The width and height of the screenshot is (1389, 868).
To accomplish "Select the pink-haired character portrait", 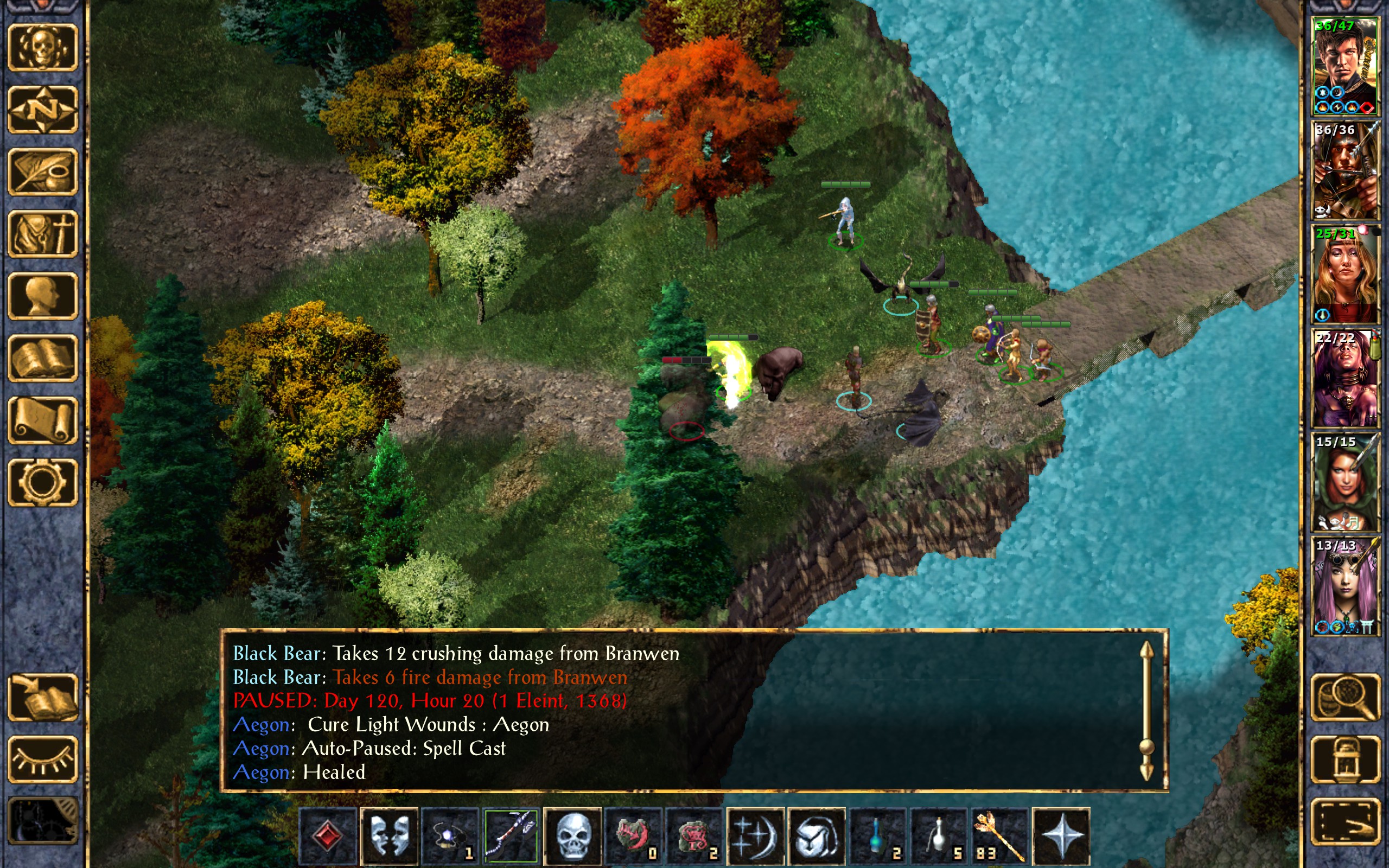I will [x=1346, y=585].
